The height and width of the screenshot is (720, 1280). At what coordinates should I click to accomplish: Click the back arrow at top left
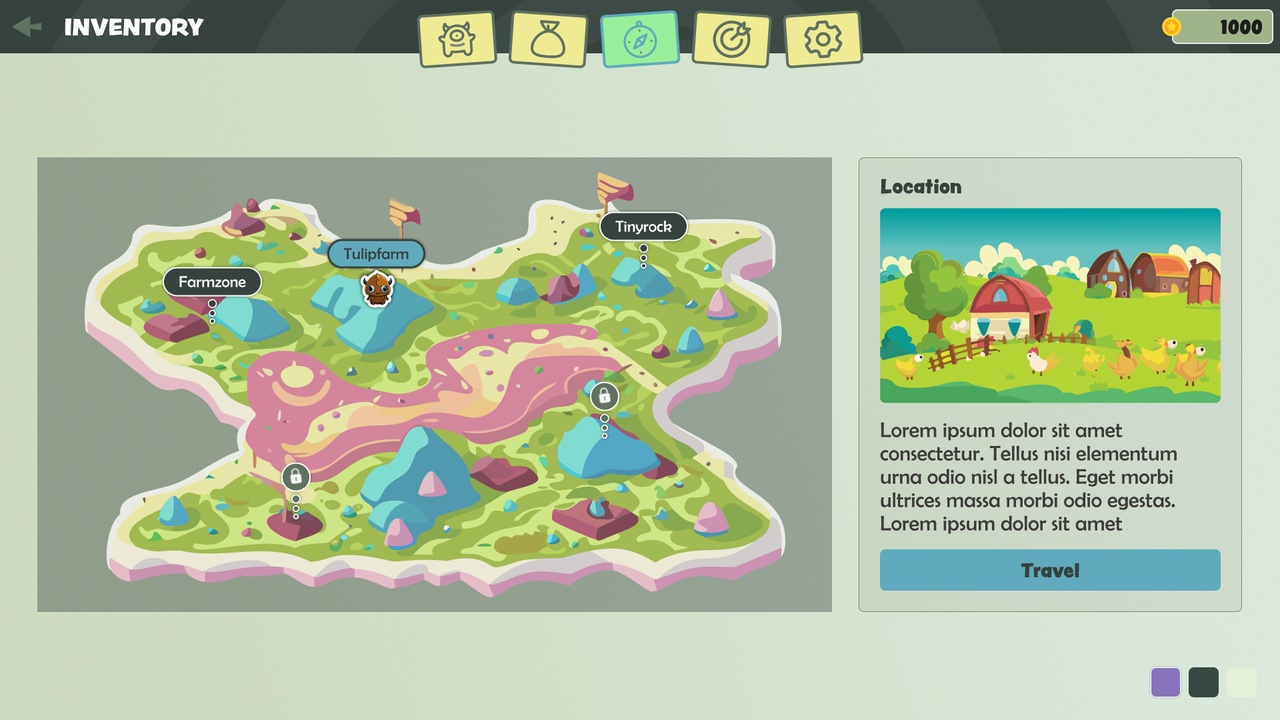(26, 27)
